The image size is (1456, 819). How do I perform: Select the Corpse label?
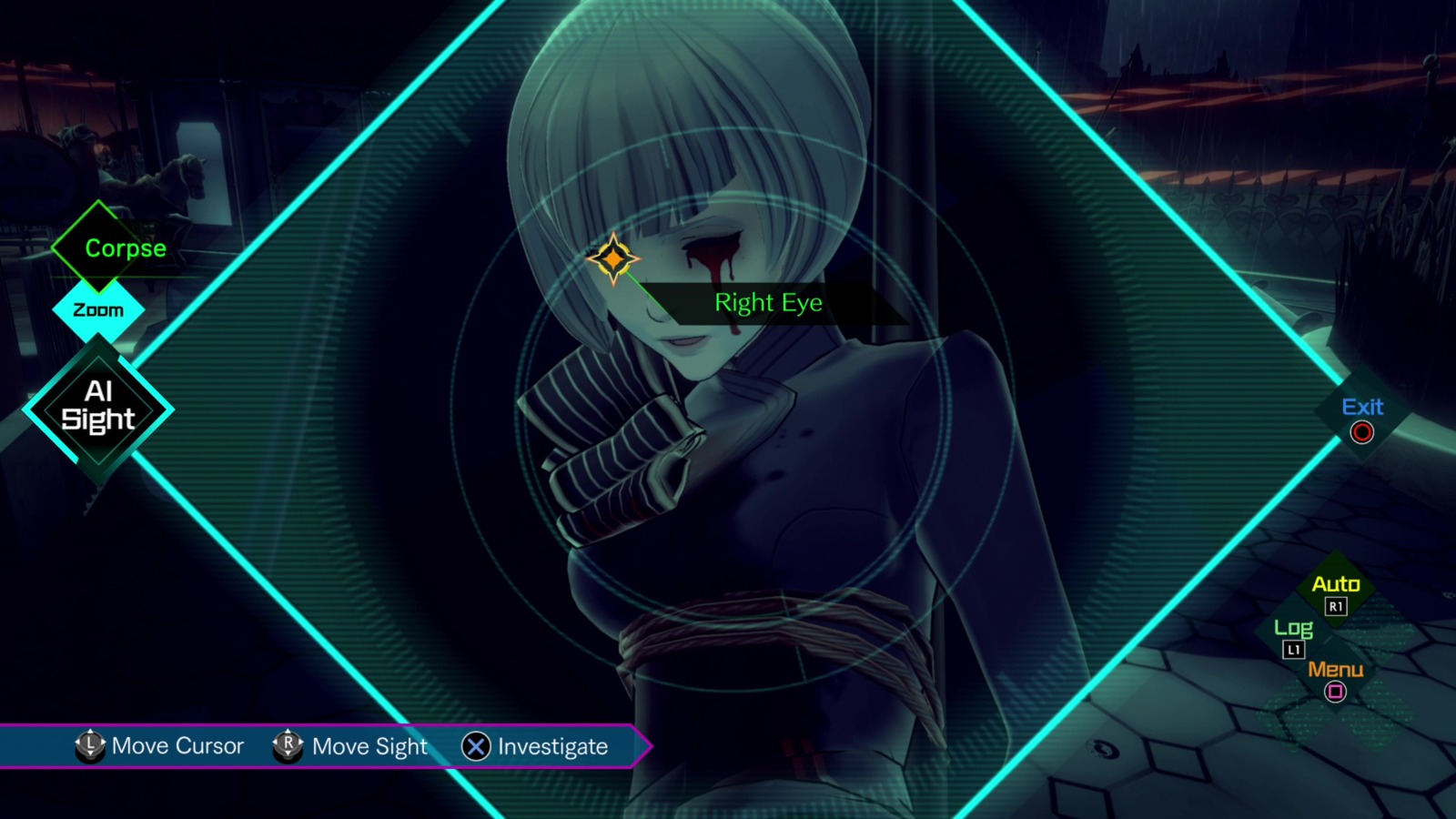125,248
